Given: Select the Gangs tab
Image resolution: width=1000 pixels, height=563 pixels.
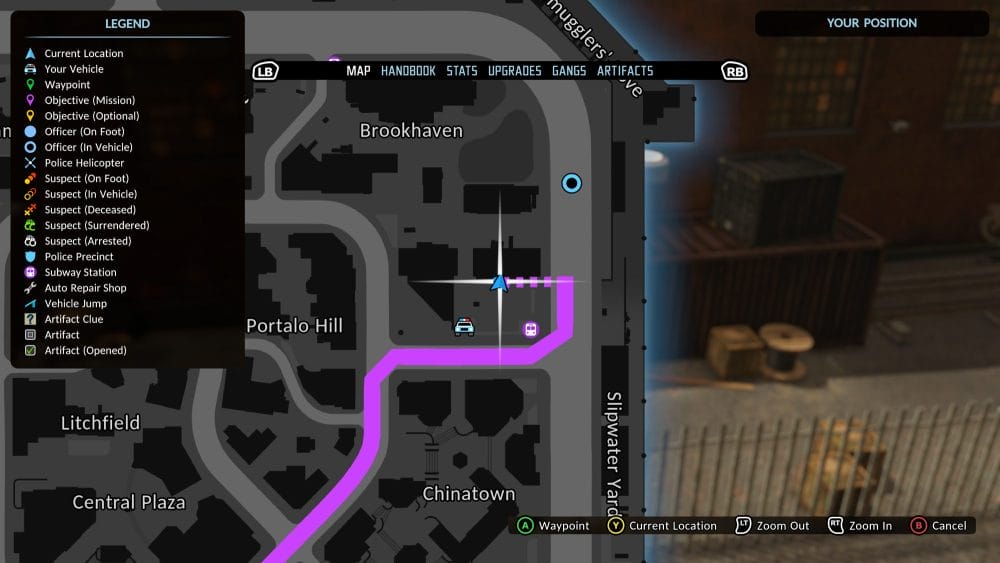Looking at the screenshot, I should (x=569, y=71).
